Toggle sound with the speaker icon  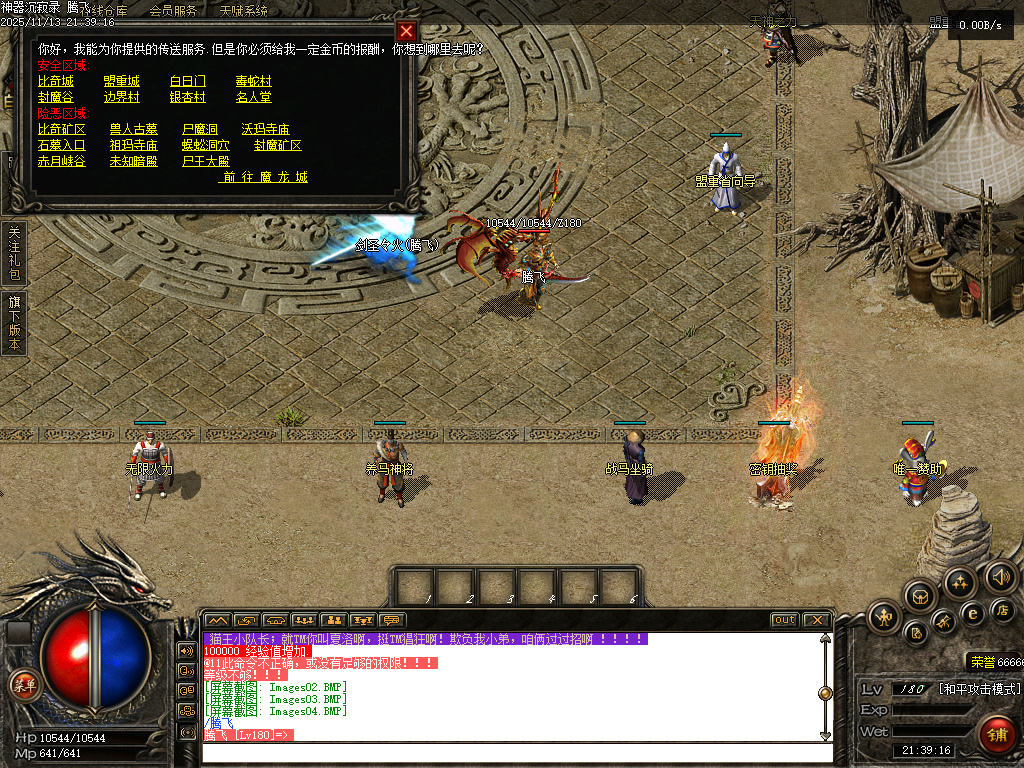(x=1000, y=576)
